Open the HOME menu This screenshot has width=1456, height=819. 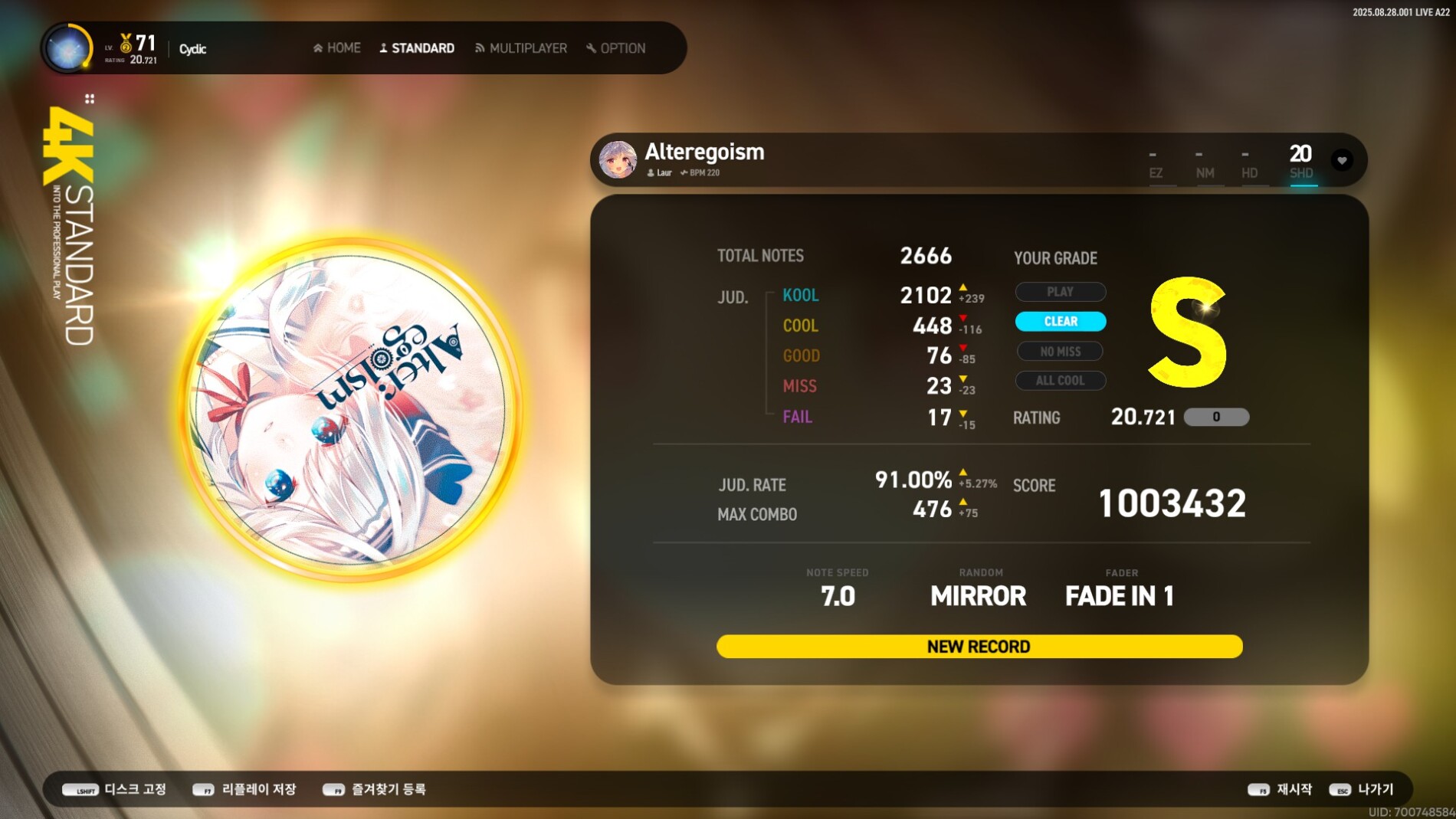click(337, 48)
